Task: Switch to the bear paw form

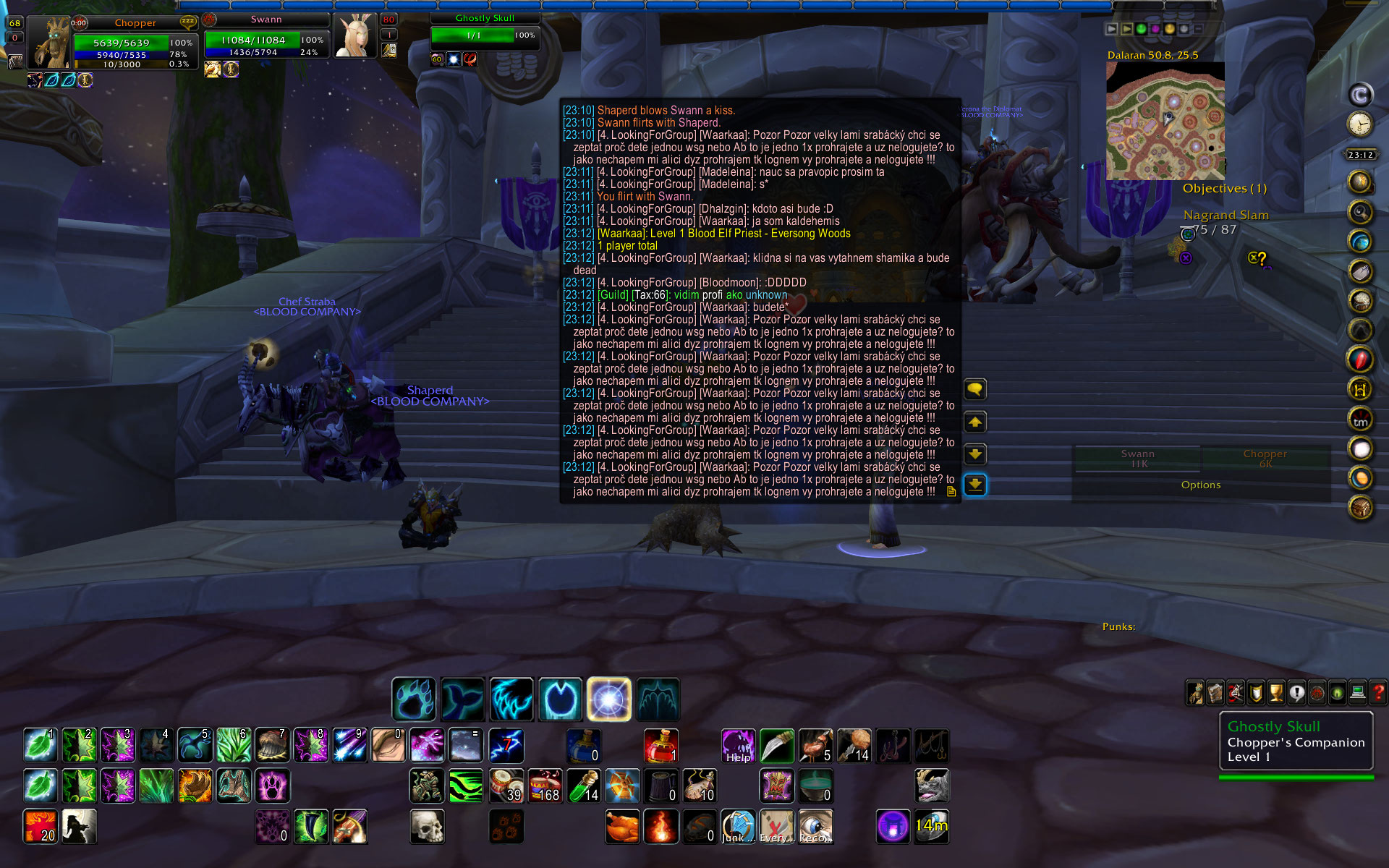Action: click(414, 699)
